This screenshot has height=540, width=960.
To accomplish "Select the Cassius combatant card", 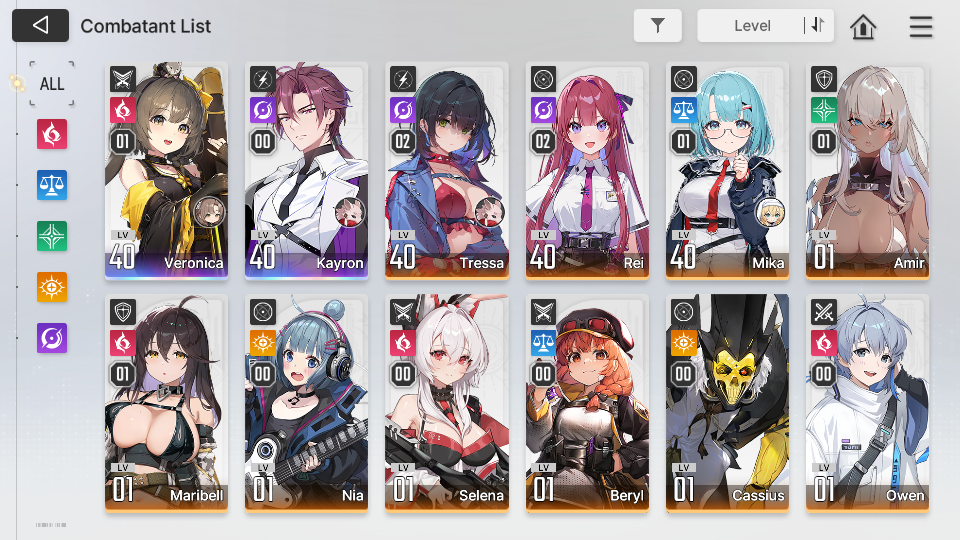I will [x=727, y=402].
